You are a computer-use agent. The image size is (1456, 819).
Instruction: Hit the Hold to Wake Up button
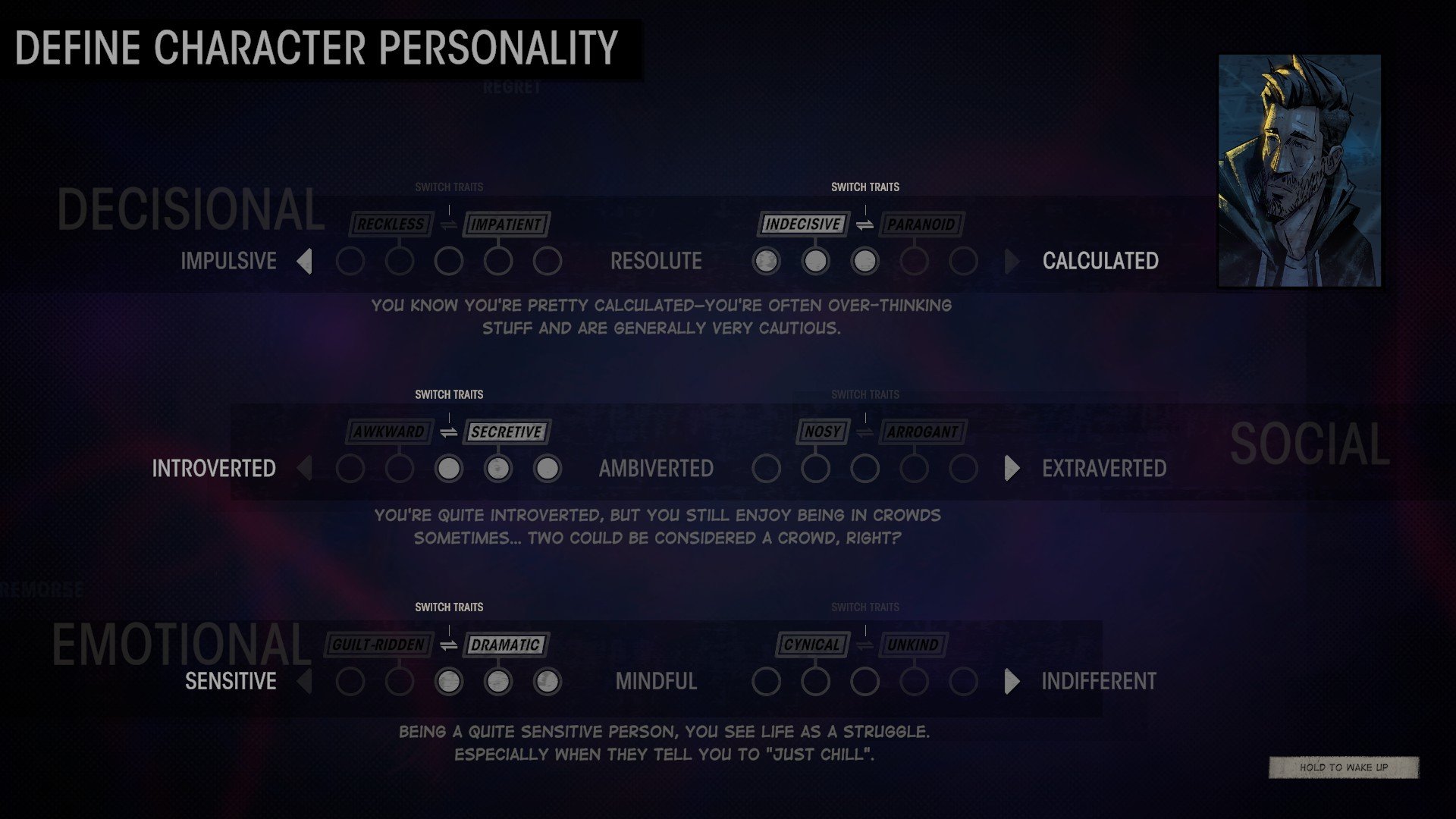tap(1343, 767)
